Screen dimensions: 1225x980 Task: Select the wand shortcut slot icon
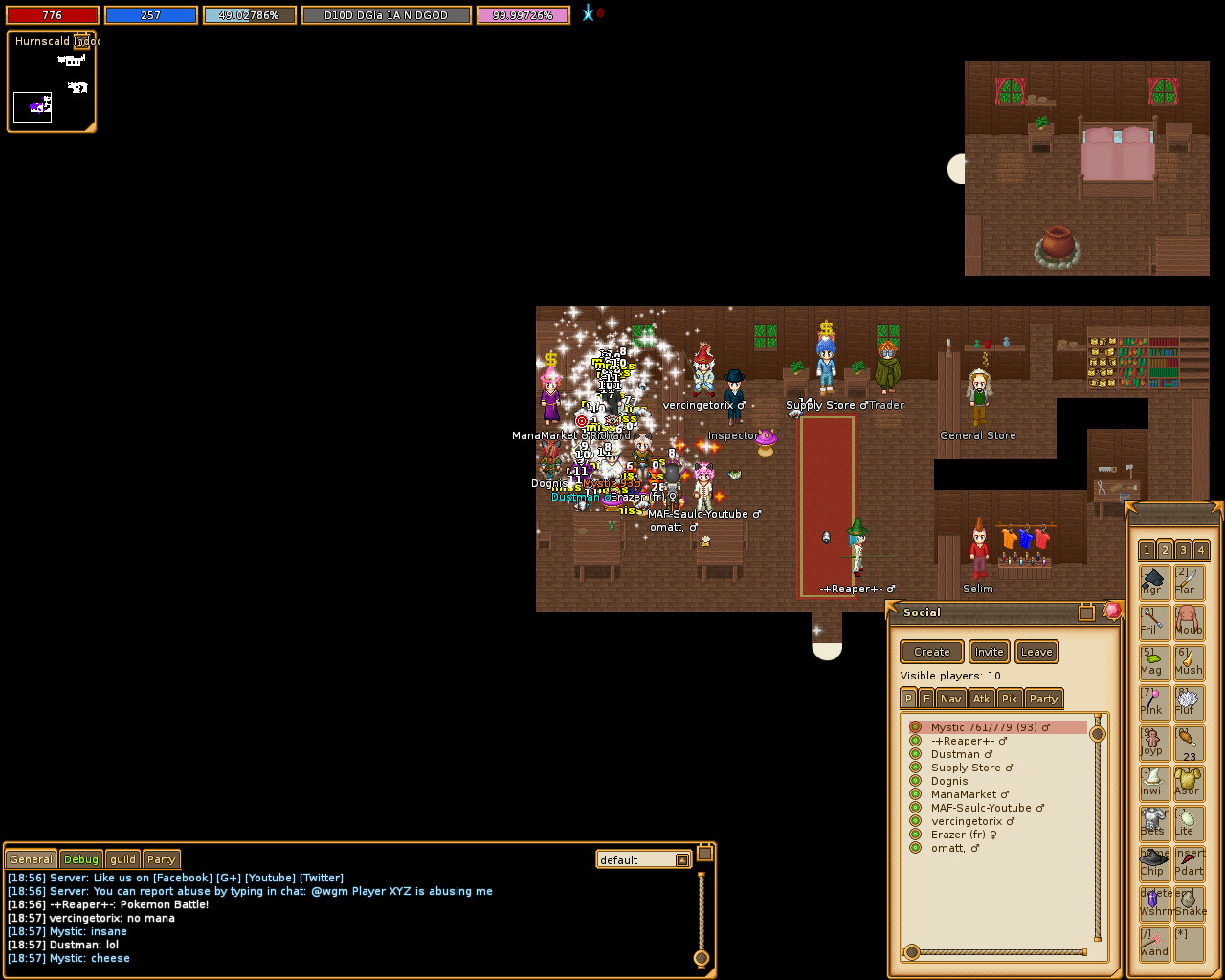pos(1153,944)
